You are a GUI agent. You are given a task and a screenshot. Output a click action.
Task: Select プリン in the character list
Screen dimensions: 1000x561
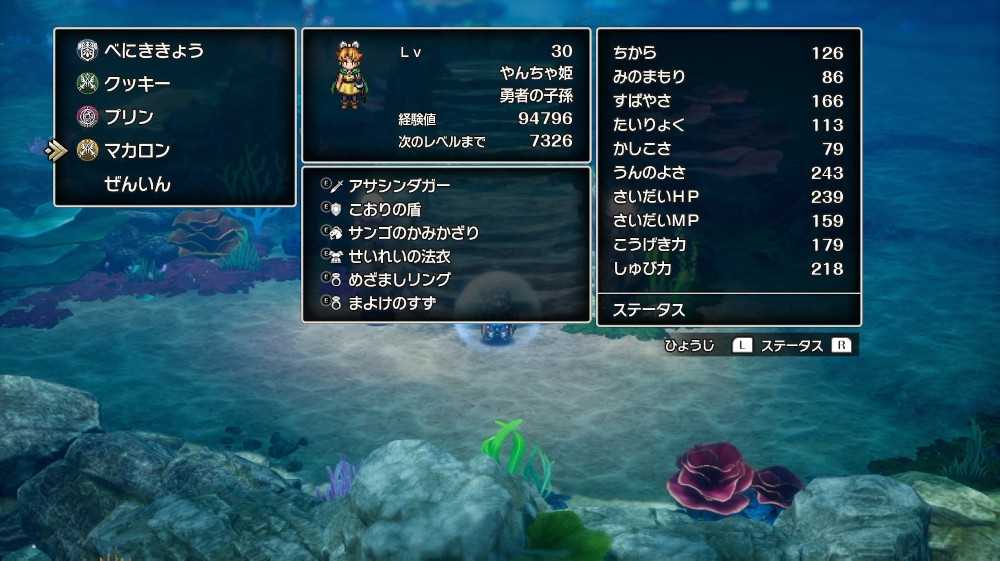tap(129, 117)
